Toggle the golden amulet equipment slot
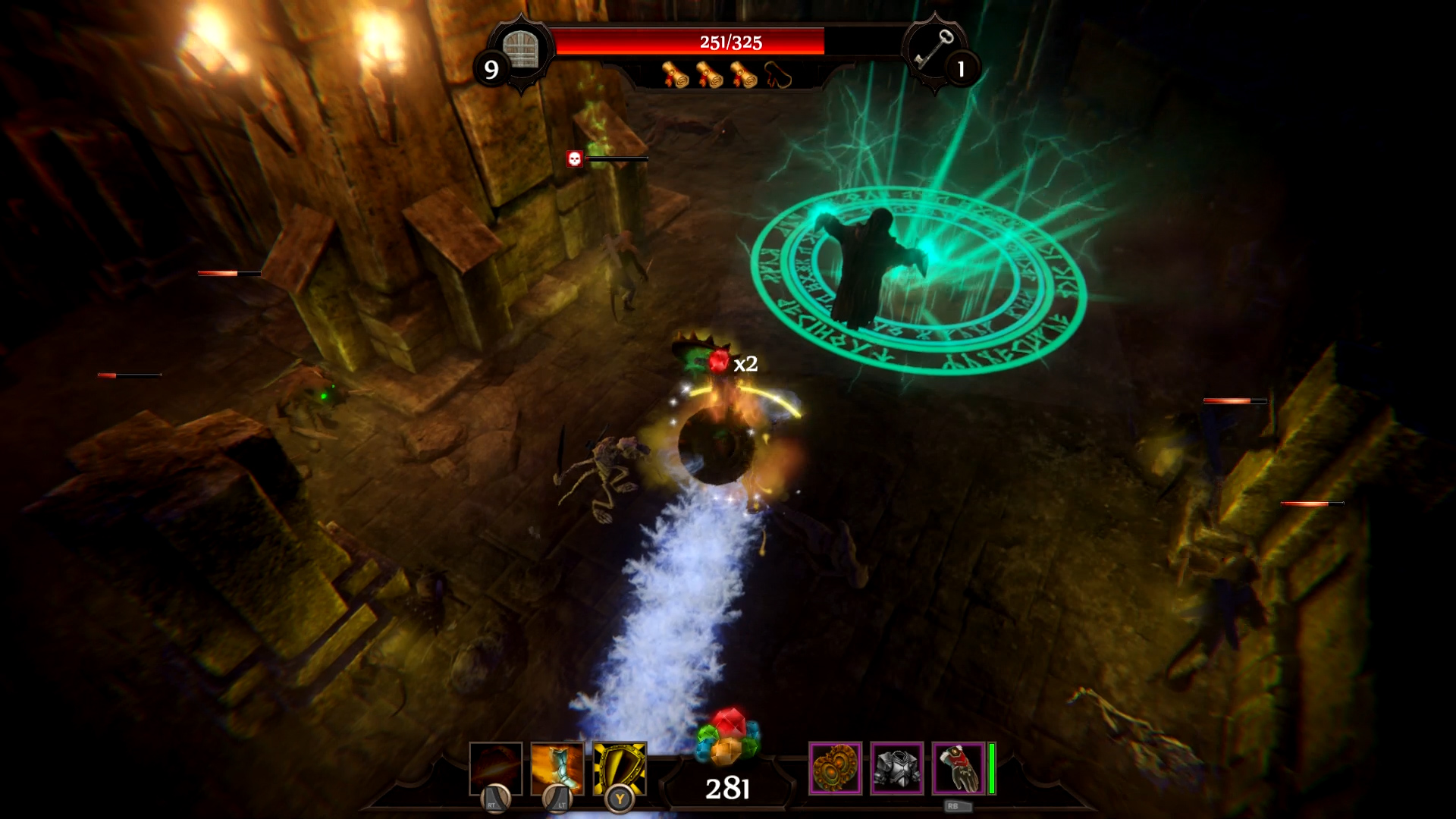The height and width of the screenshot is (819, 1456). click(x=837, y=770)
